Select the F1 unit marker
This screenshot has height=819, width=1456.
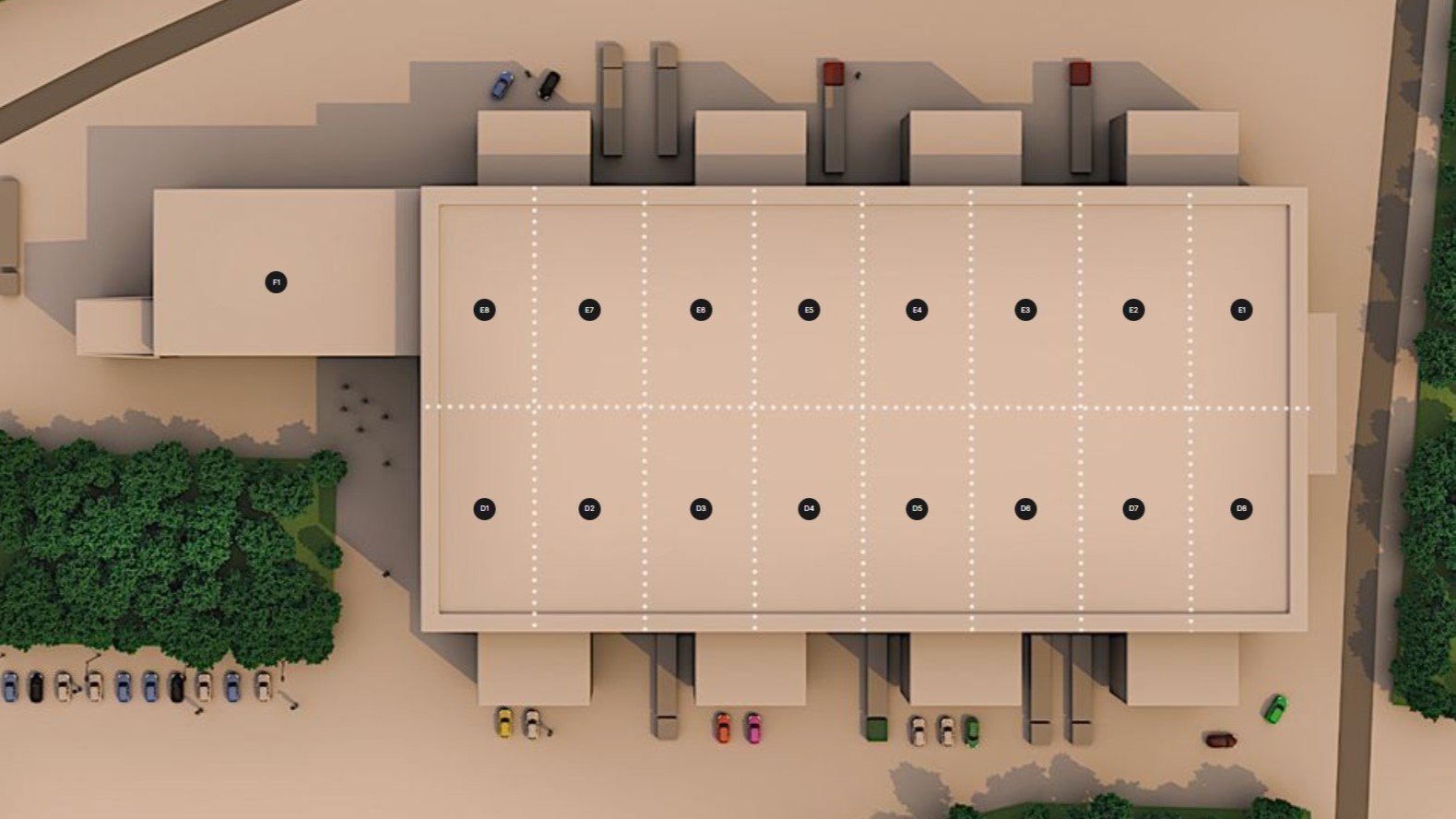pyautogui.click(x=276, y=282)
